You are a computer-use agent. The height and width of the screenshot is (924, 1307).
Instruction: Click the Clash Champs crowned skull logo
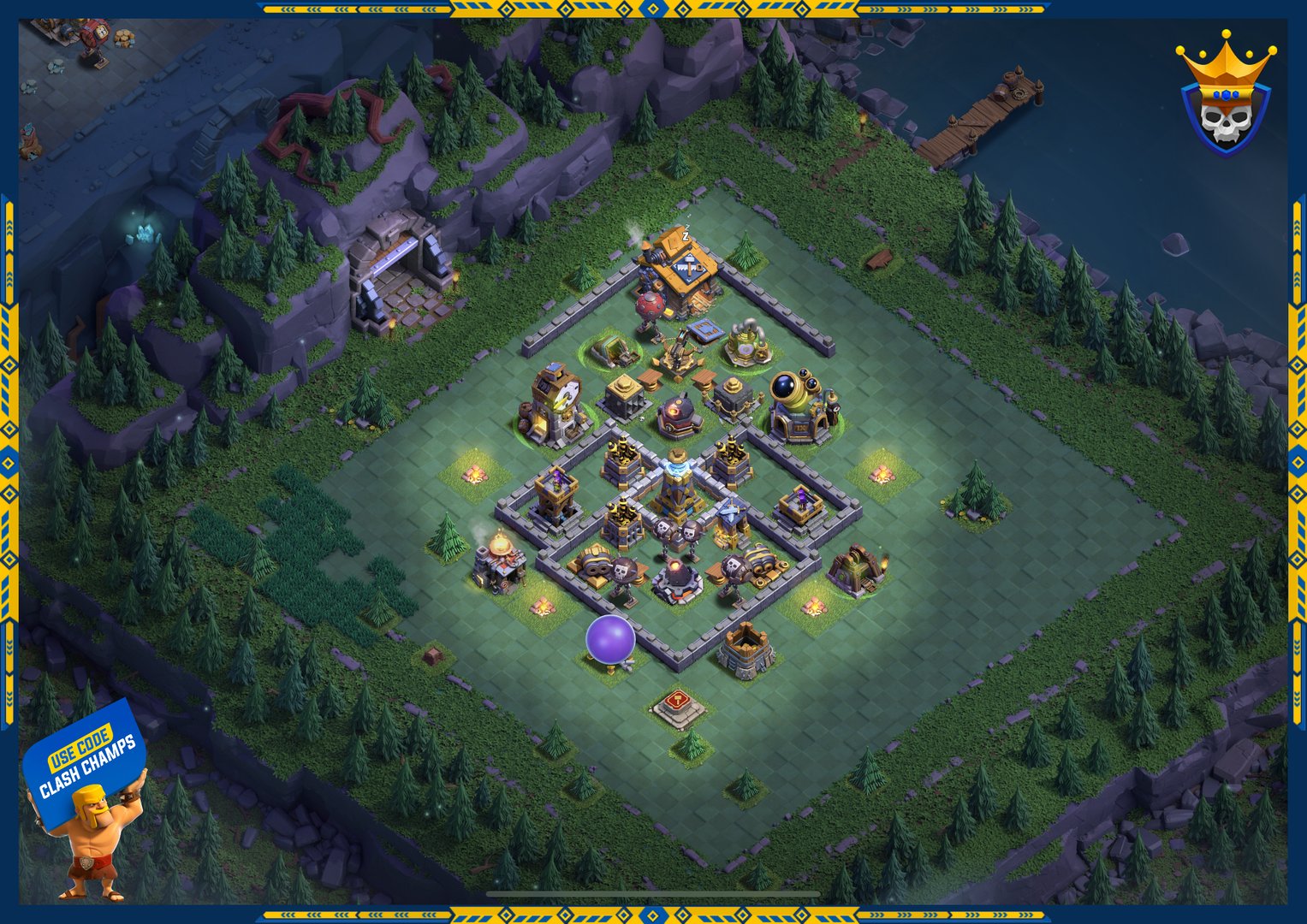click(x=1226, y=98)
